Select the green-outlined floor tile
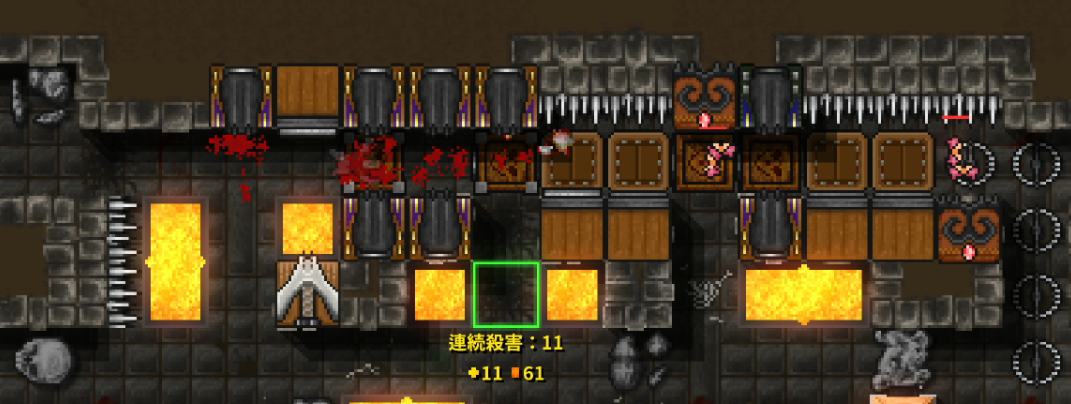The width and height of the screenshot is (1071, 404). [506, 295]
